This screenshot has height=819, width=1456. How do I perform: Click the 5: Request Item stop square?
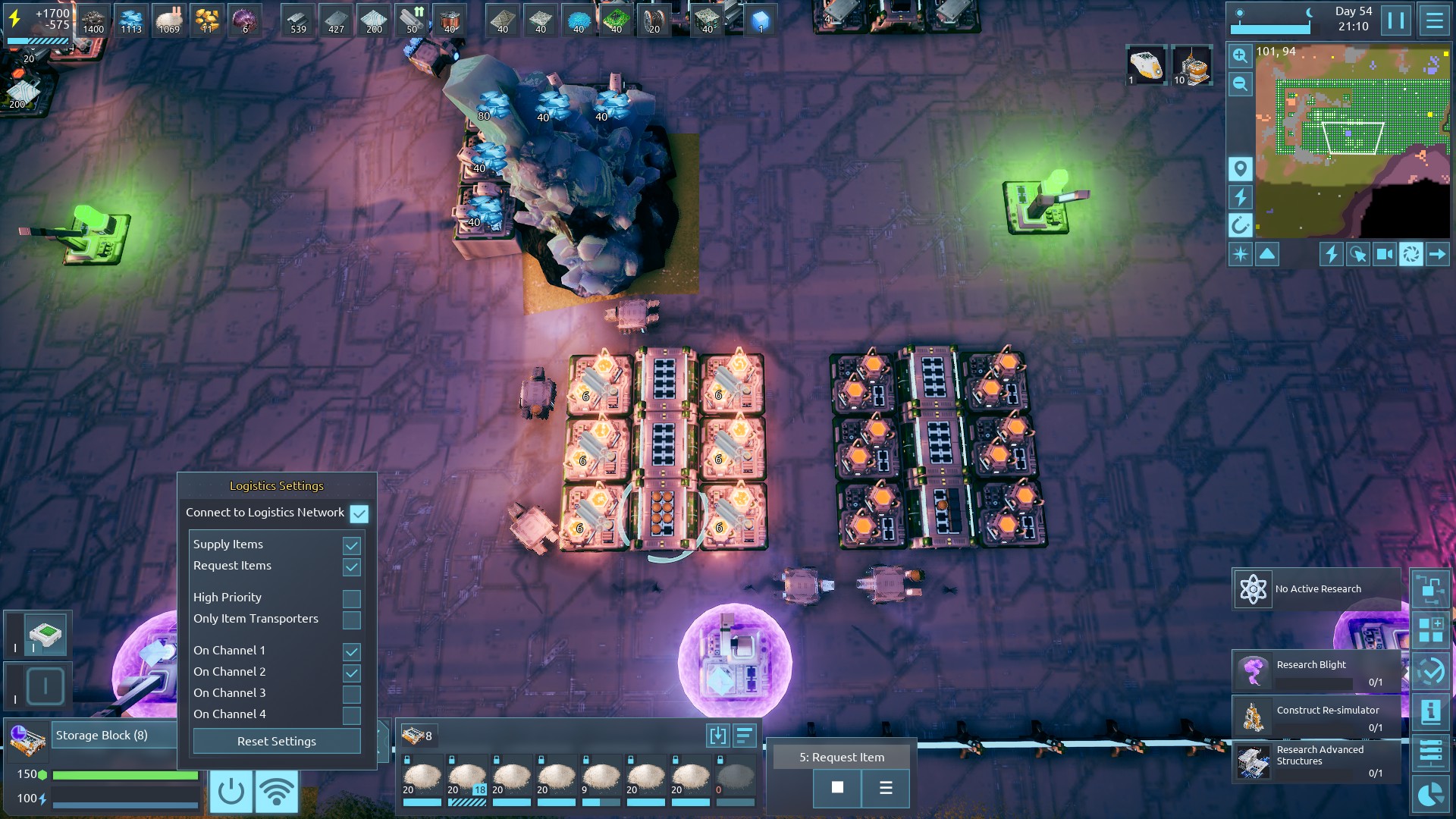coord(837,788)
